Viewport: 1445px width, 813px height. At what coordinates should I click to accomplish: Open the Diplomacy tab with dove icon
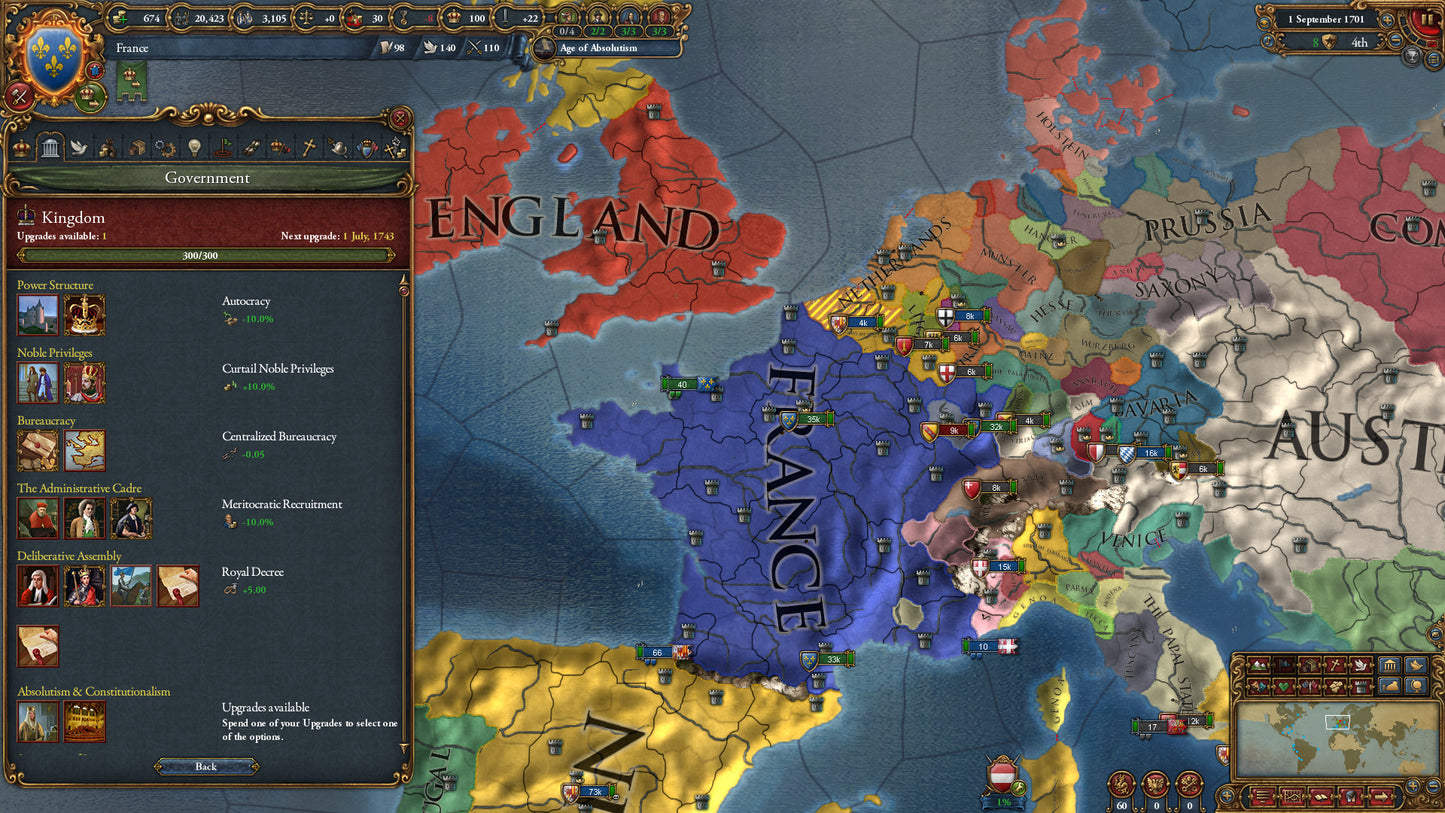(x=79, y=147)
